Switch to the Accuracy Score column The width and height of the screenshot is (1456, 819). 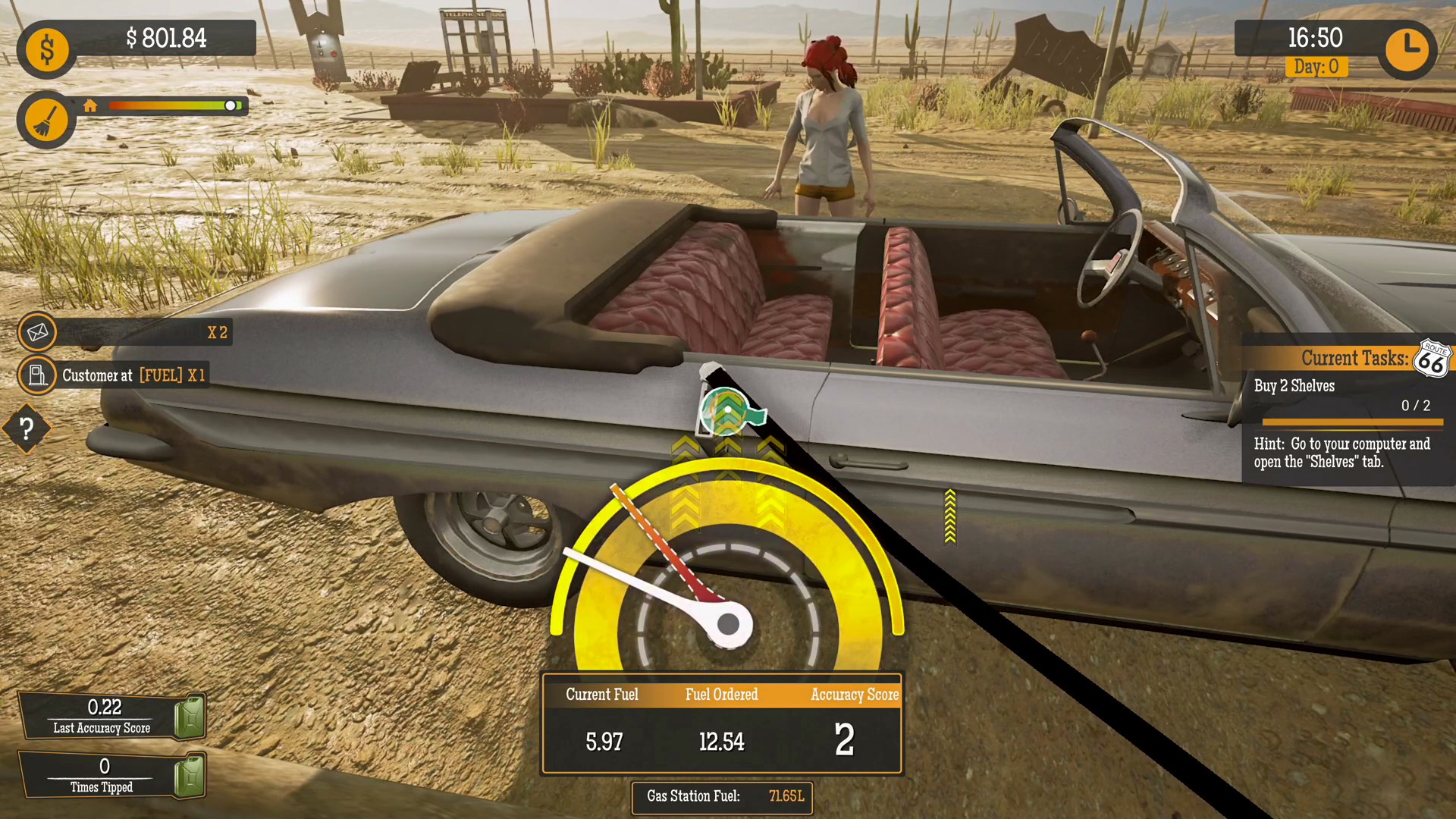click(x=854, y=694)
